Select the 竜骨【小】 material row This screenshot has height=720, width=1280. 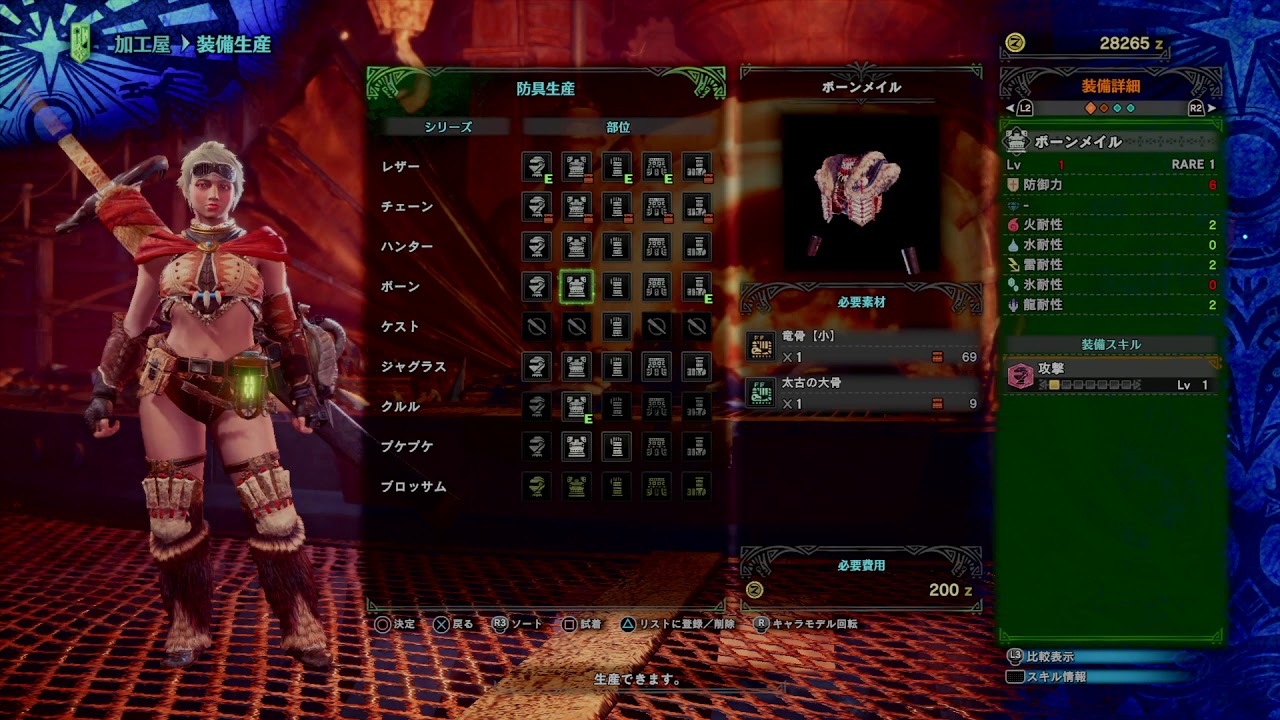point(861,347)
